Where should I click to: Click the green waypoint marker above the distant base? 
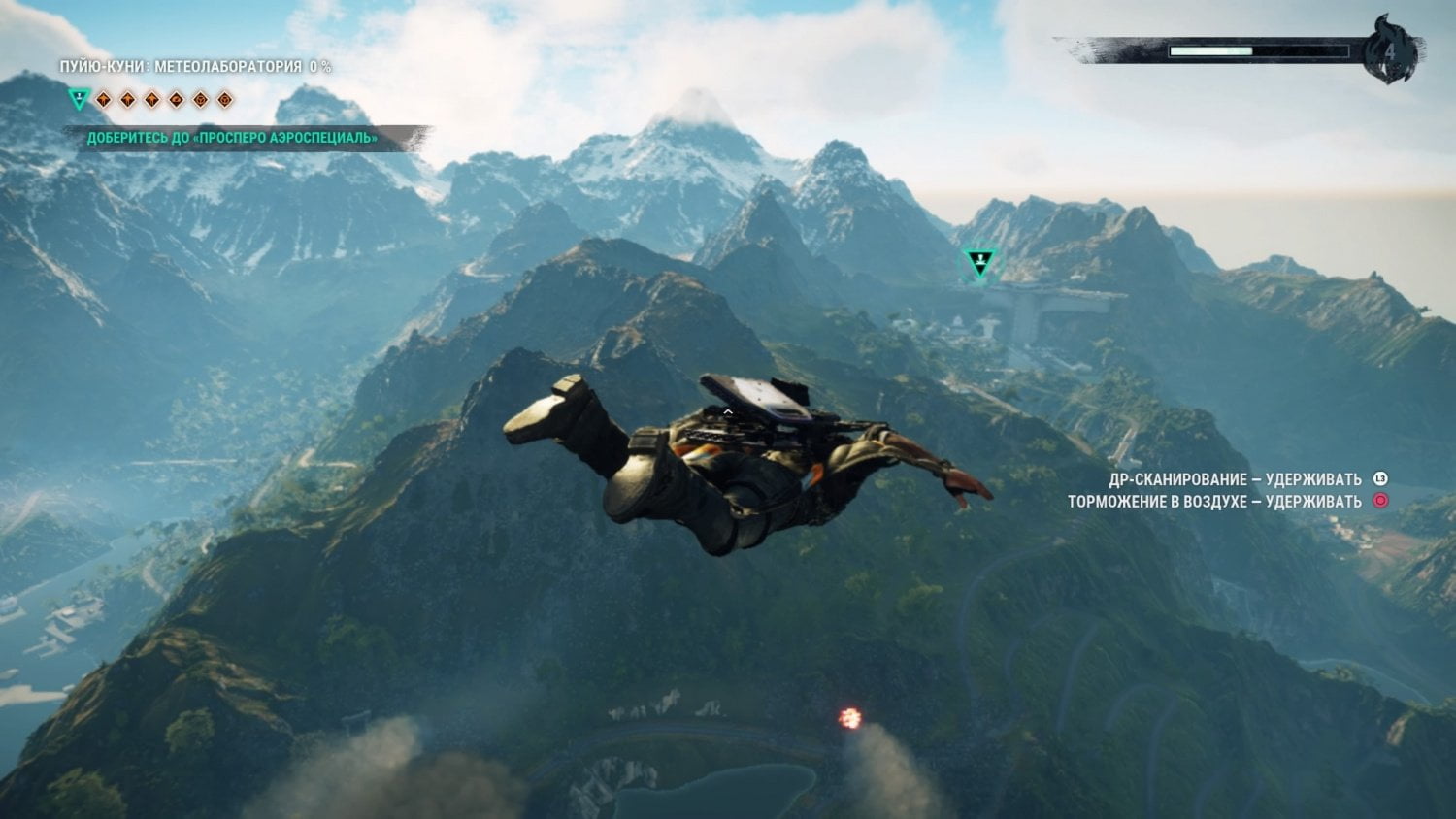979,261
